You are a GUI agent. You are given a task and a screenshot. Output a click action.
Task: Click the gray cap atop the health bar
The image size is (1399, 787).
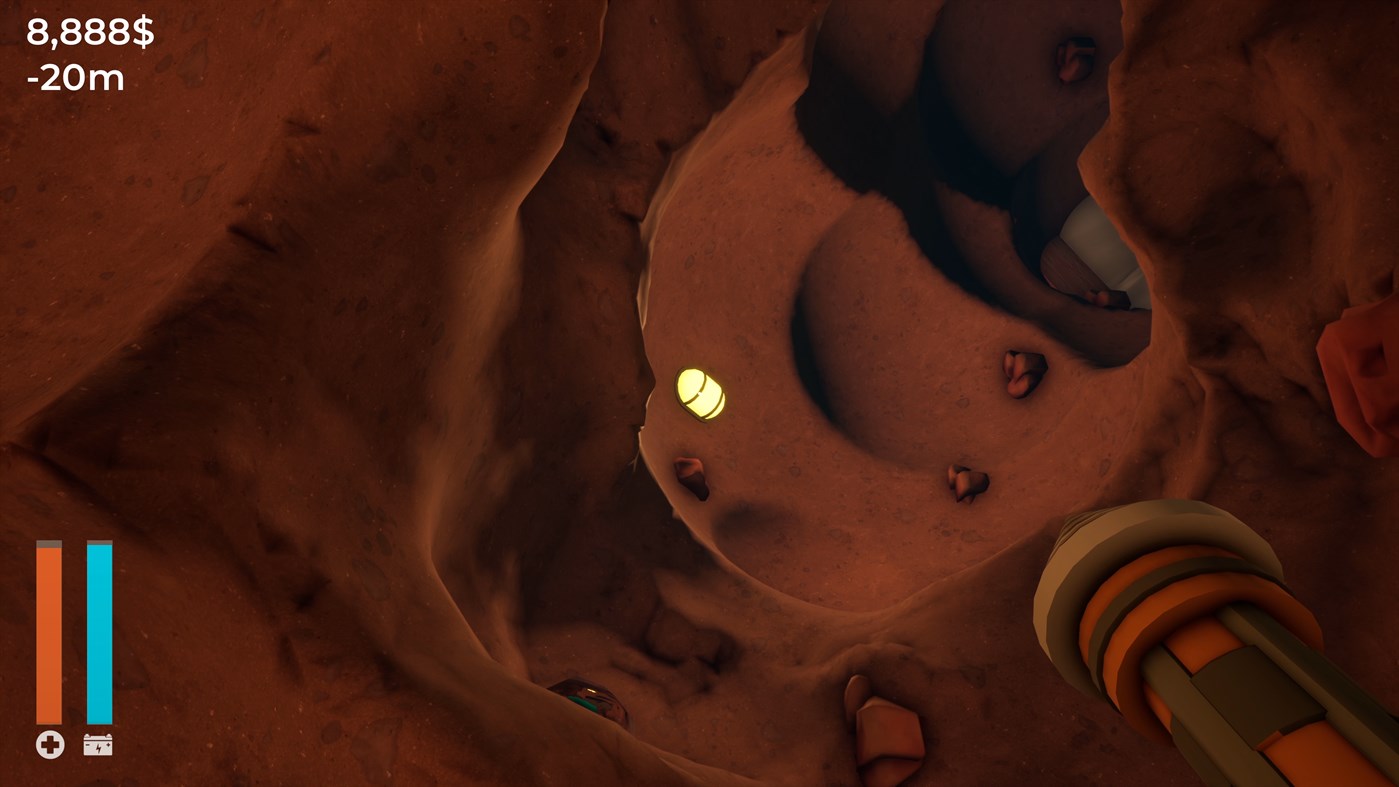point(48,545)
